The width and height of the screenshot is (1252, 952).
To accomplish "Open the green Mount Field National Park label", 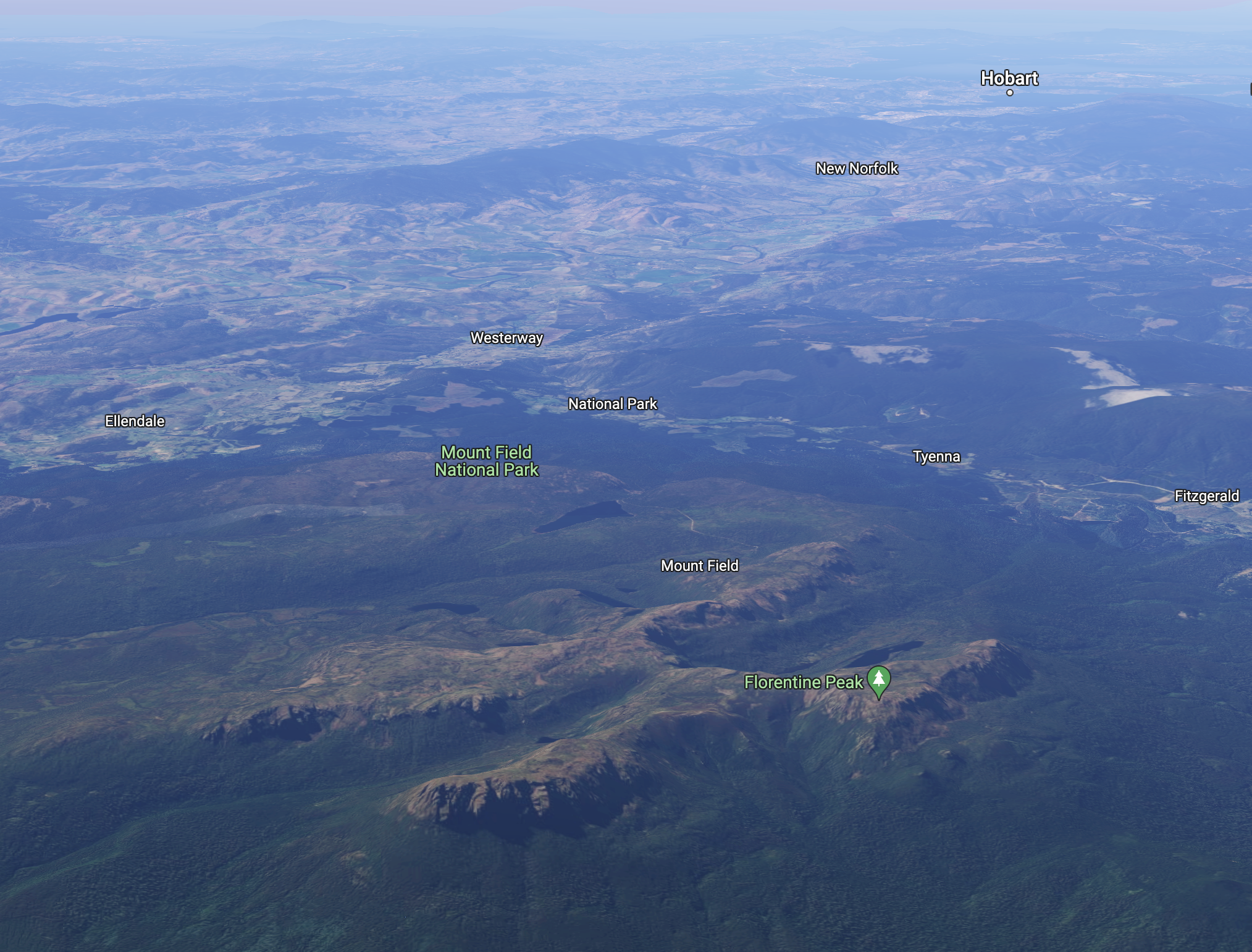I will coord(487,461).
